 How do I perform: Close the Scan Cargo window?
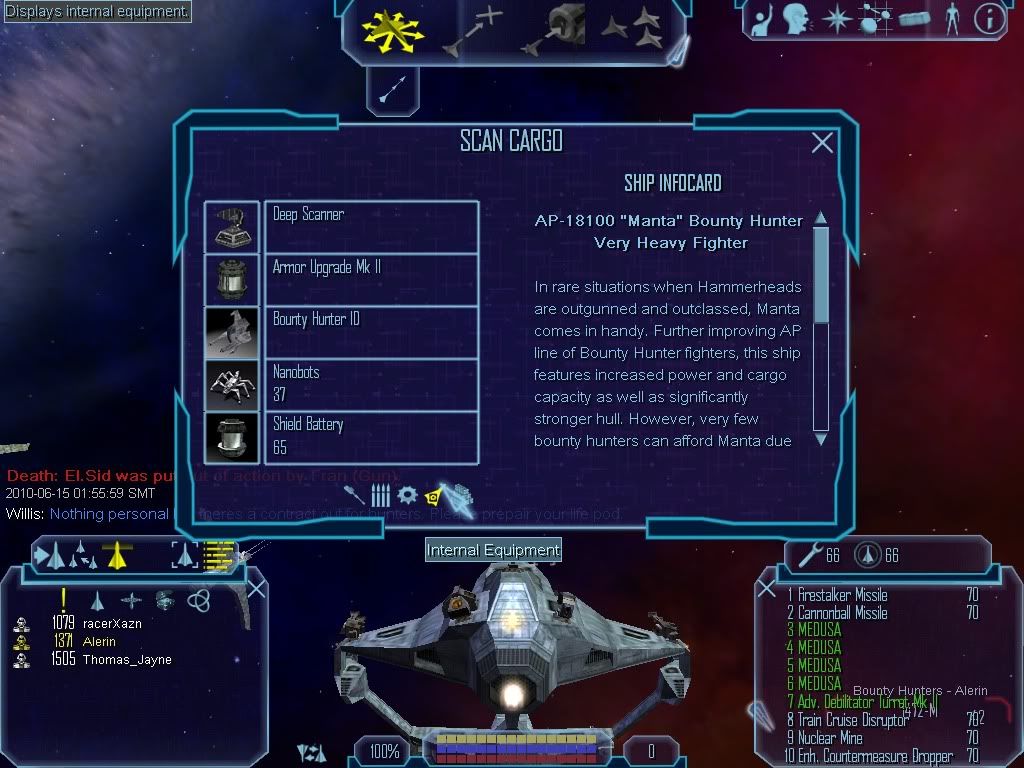pos(822,143)
